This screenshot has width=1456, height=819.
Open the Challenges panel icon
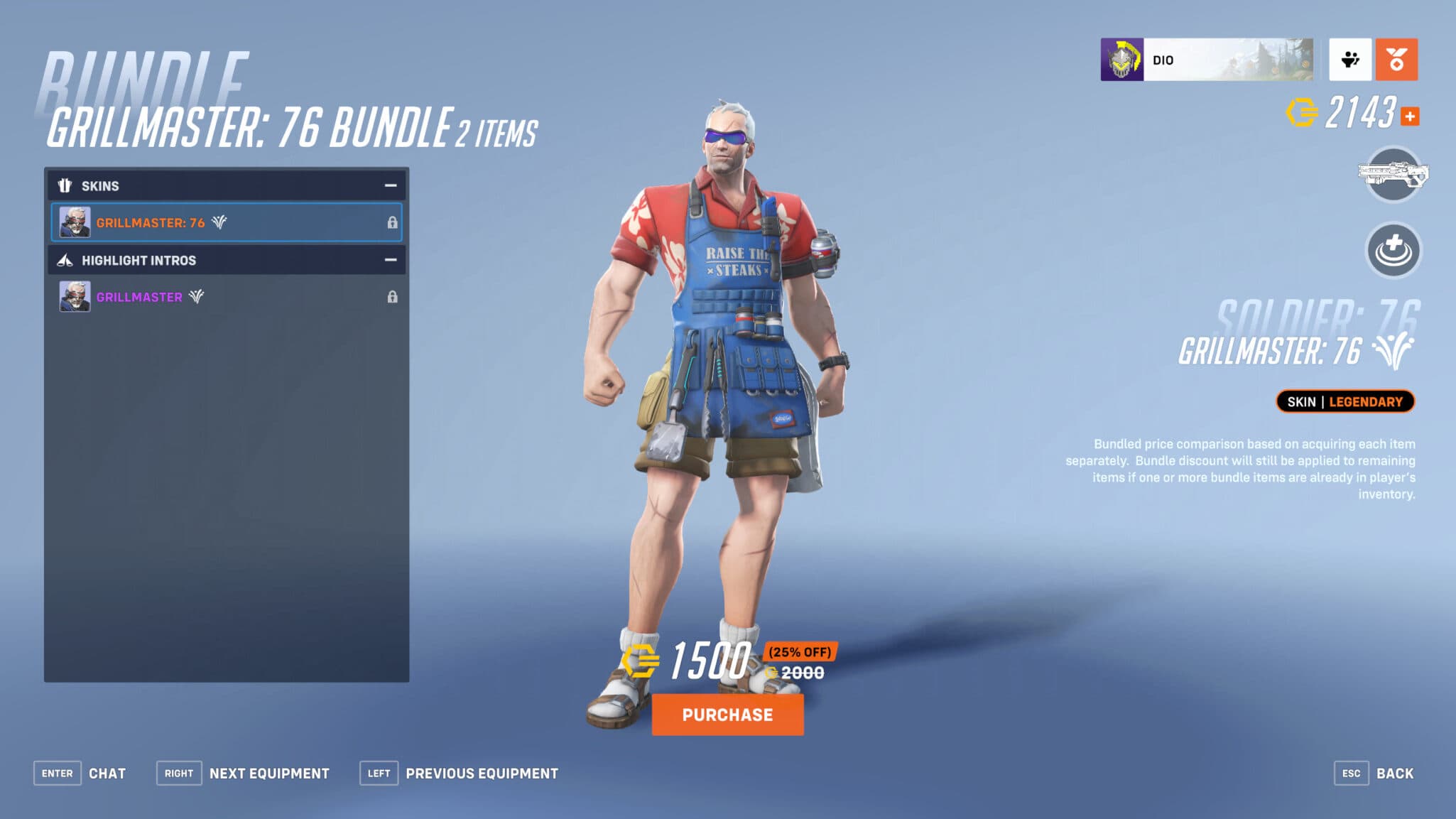click(x=1350, y=59)
